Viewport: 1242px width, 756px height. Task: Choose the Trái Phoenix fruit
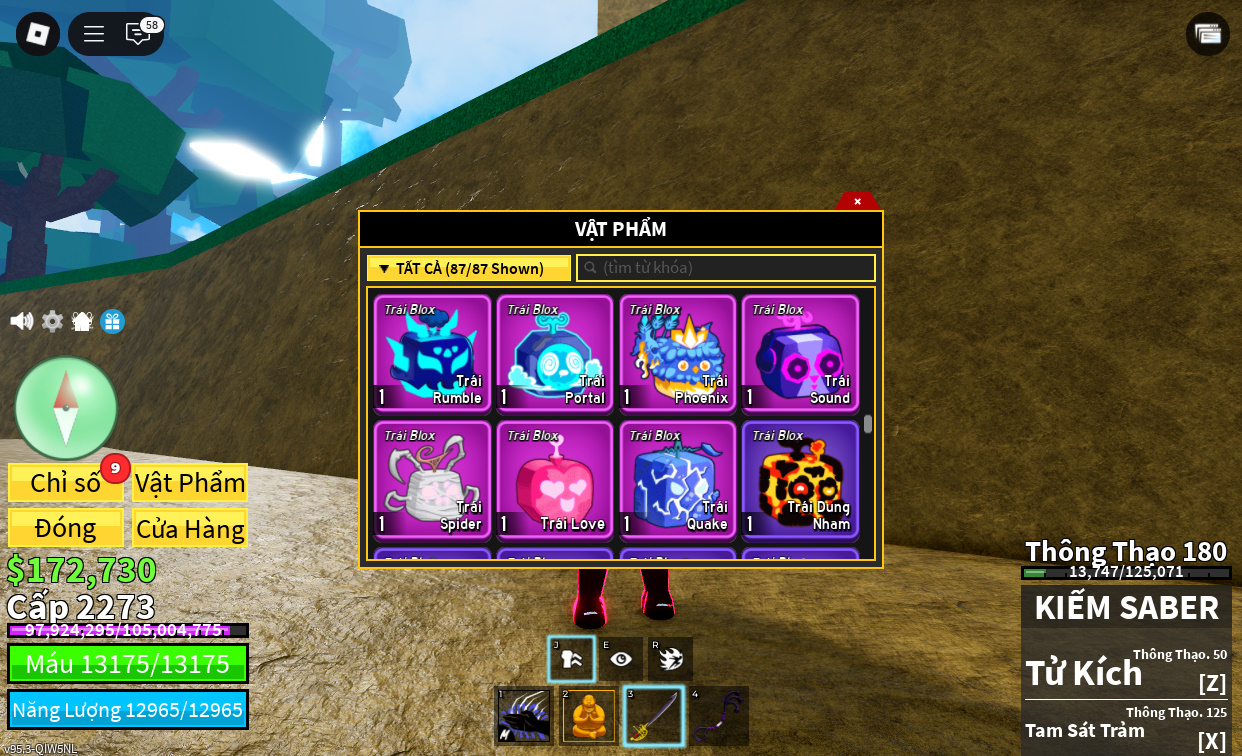[x=678, y=353]
